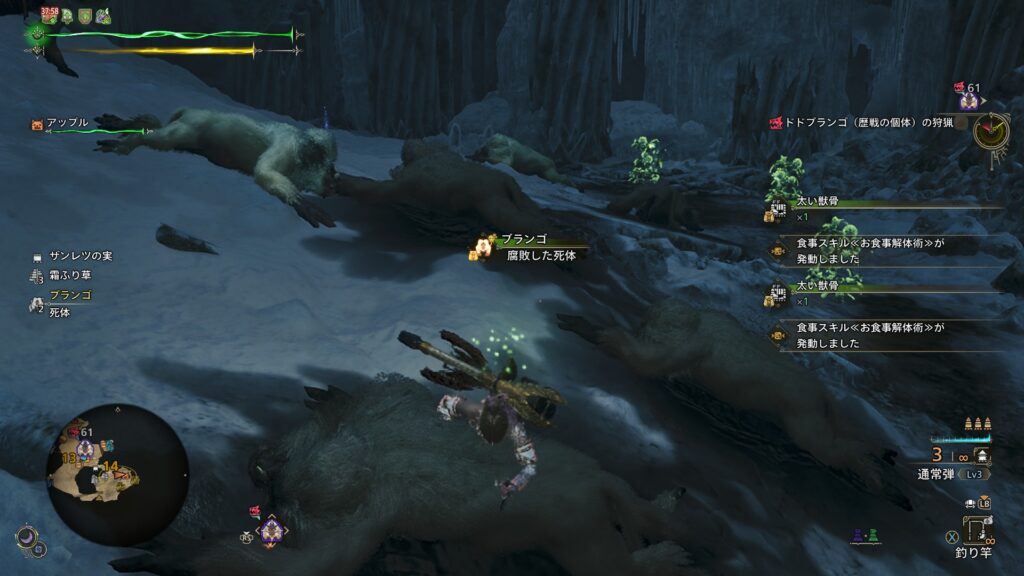
Task: Click the round quest timer clock
Action: [990, 129]
